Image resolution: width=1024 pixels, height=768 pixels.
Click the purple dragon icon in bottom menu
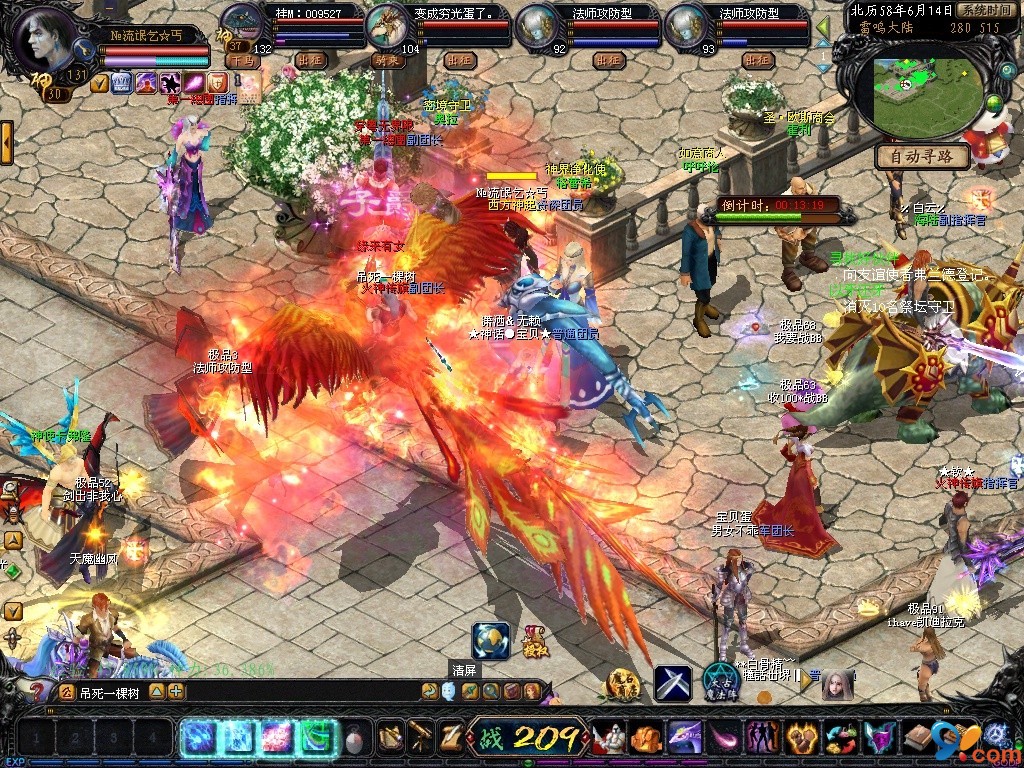pos(685,738)
